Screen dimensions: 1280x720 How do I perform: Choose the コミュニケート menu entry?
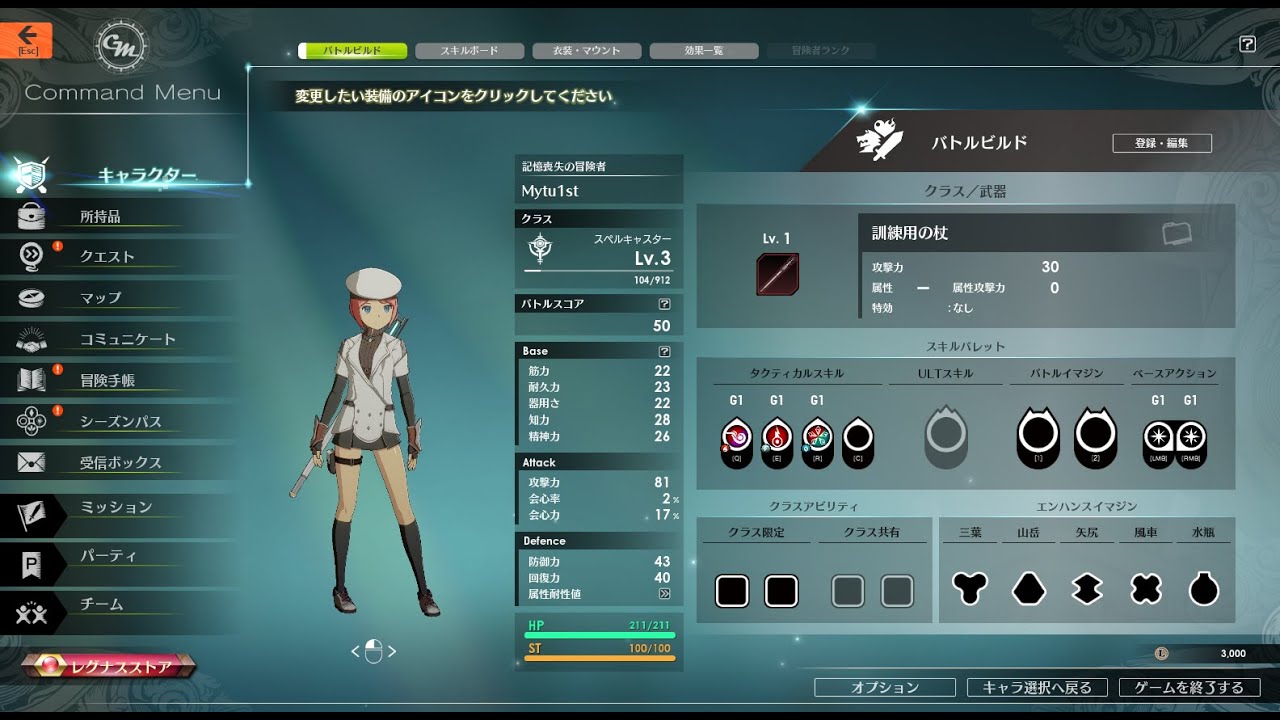pos(127,340)
